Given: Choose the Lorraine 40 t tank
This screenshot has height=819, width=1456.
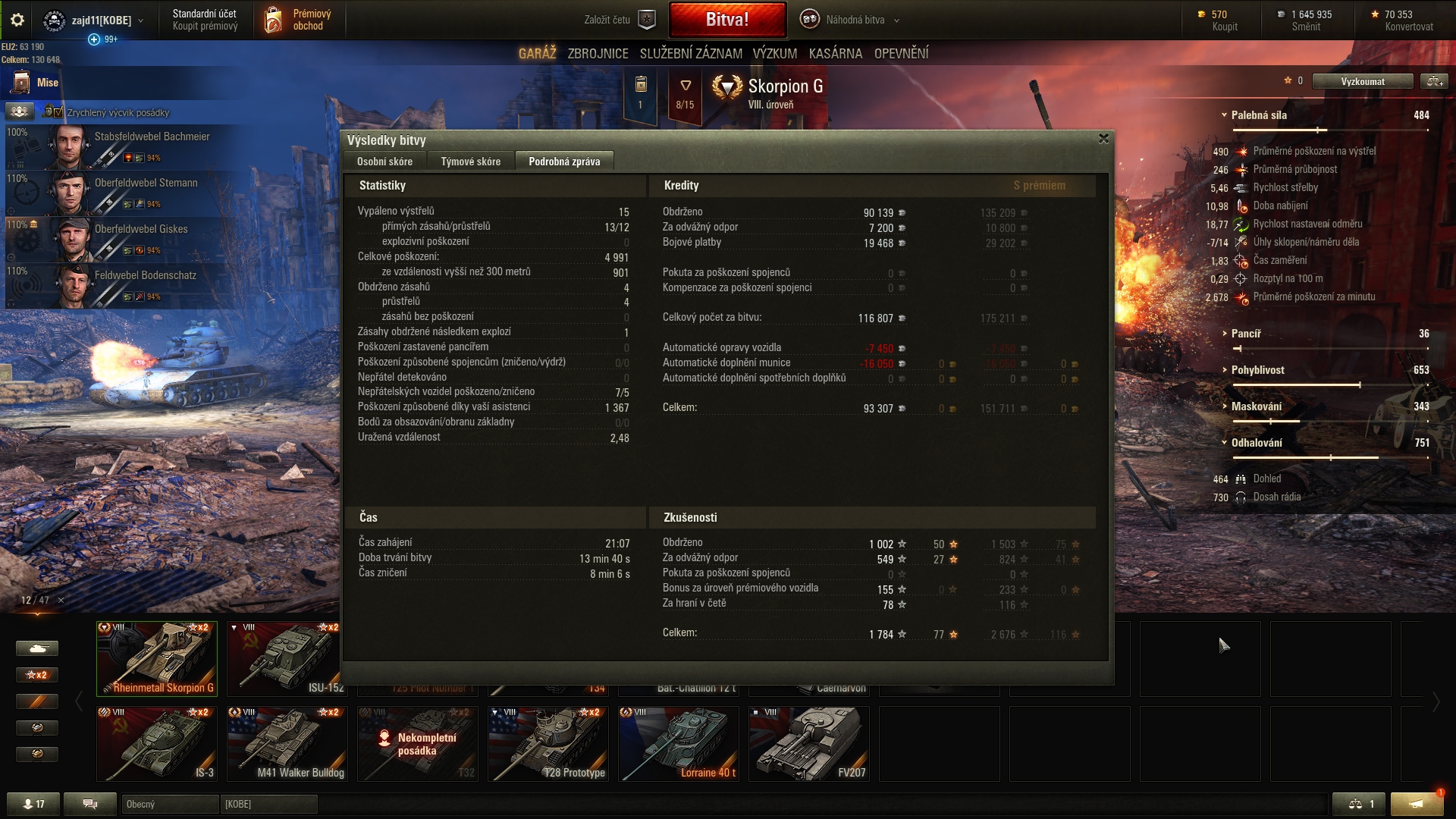Looking at the screenshot, I should click(x=678, y=743).
